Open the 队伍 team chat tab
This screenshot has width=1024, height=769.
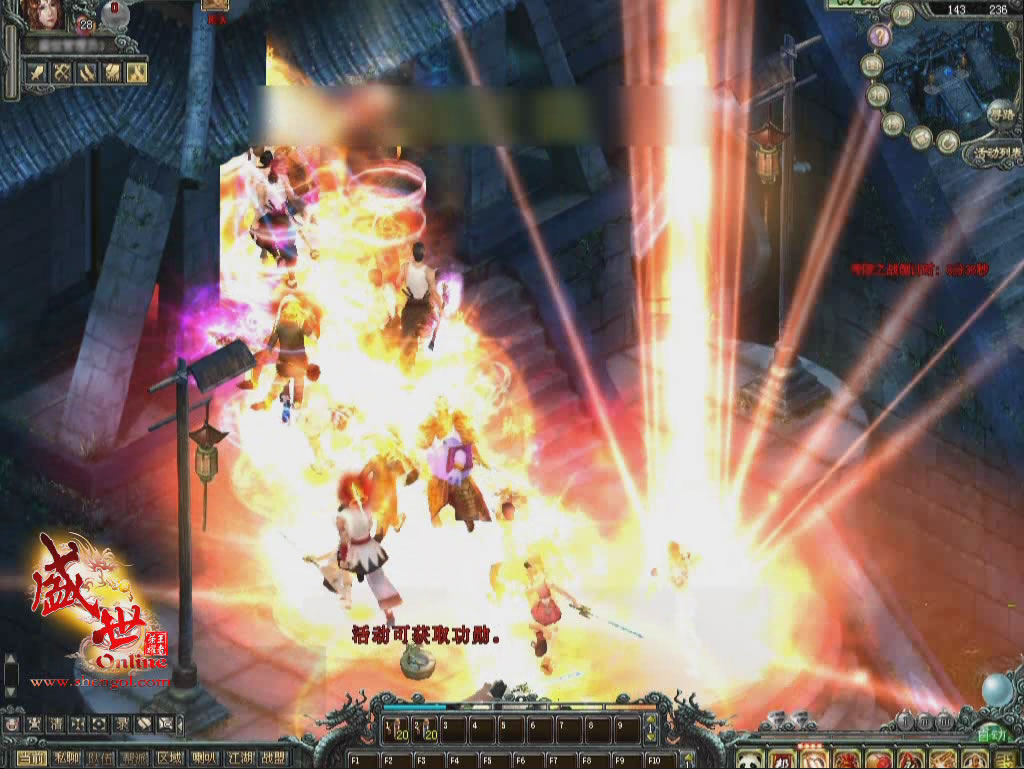101,758
